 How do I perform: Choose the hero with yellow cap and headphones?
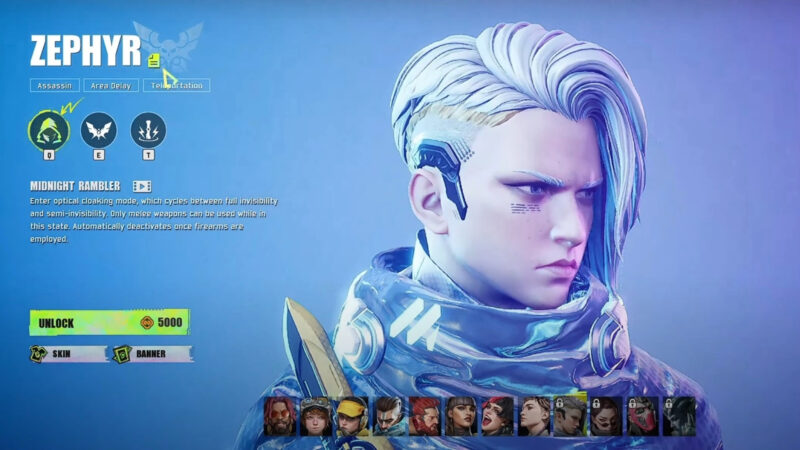[353, 415]
